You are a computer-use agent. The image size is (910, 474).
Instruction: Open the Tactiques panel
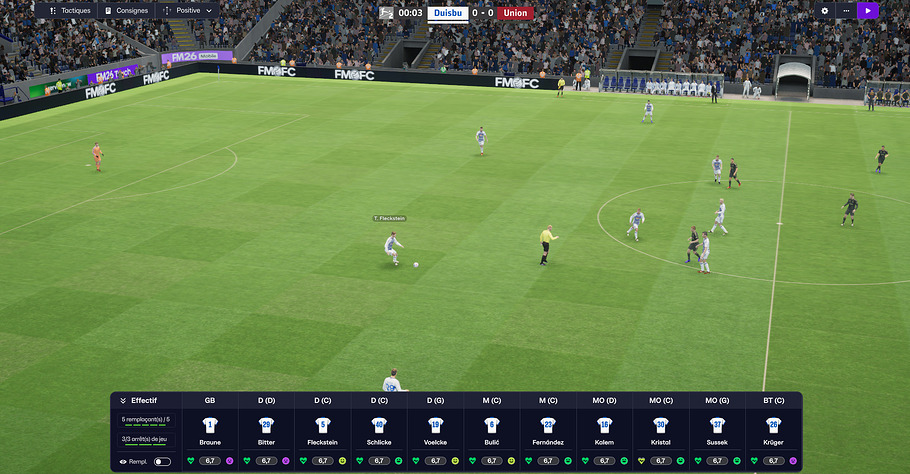pyautogui.click(x=70, y=11)
